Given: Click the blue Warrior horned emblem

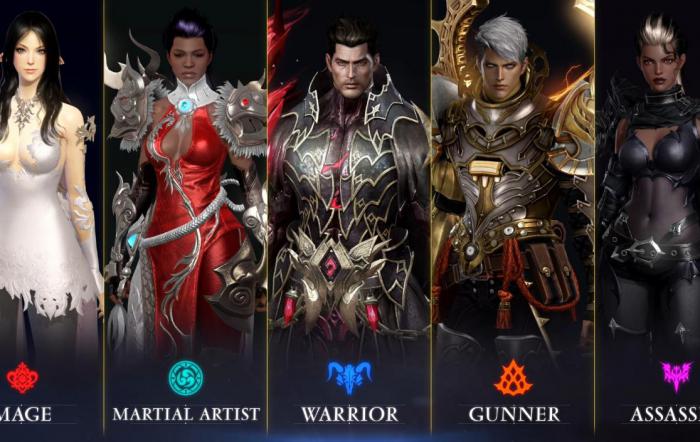Looking at the screenshot, I should click(349, 377).
